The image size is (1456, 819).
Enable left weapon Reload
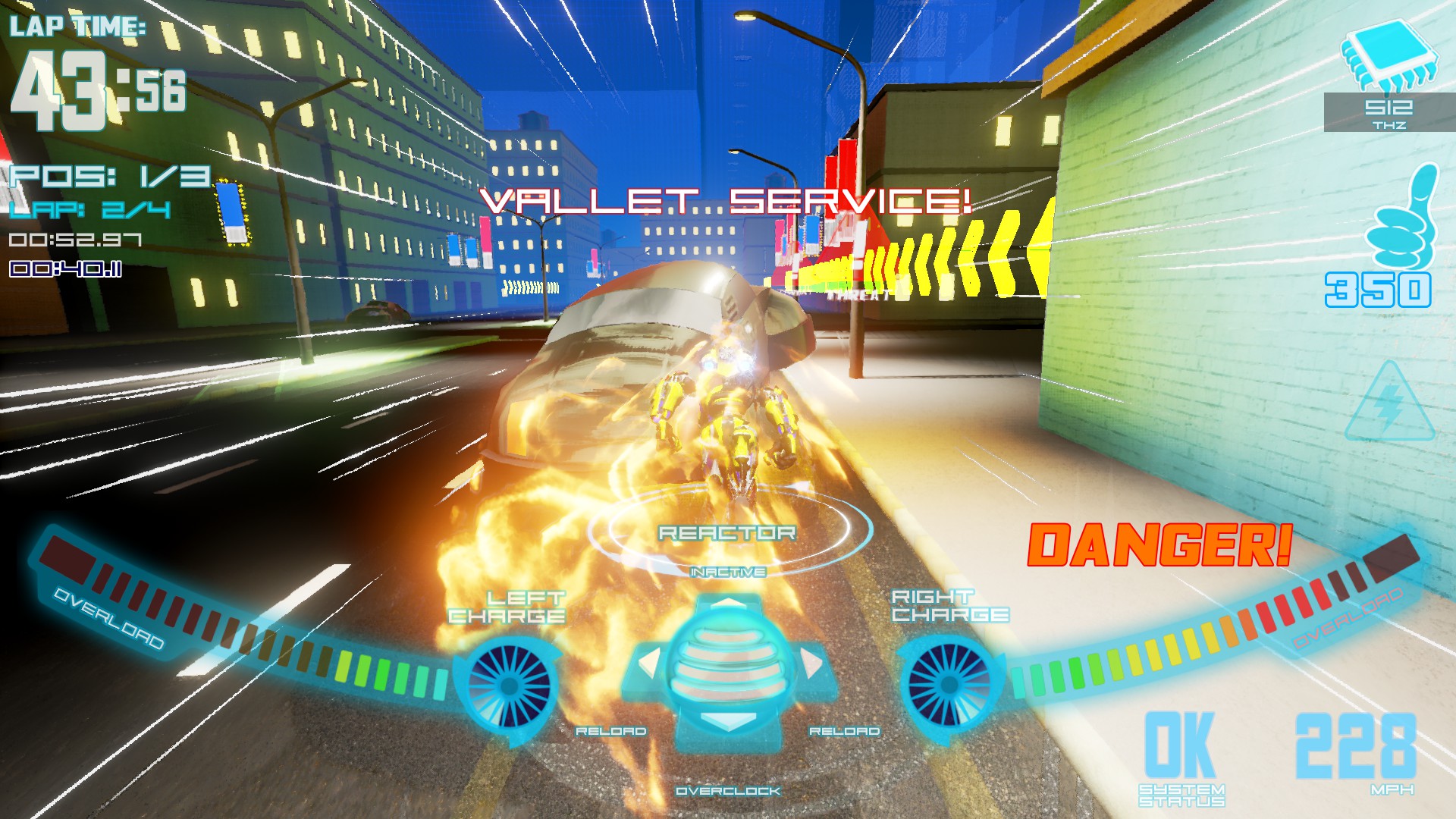pyautogui.click(x=610, y=731)
